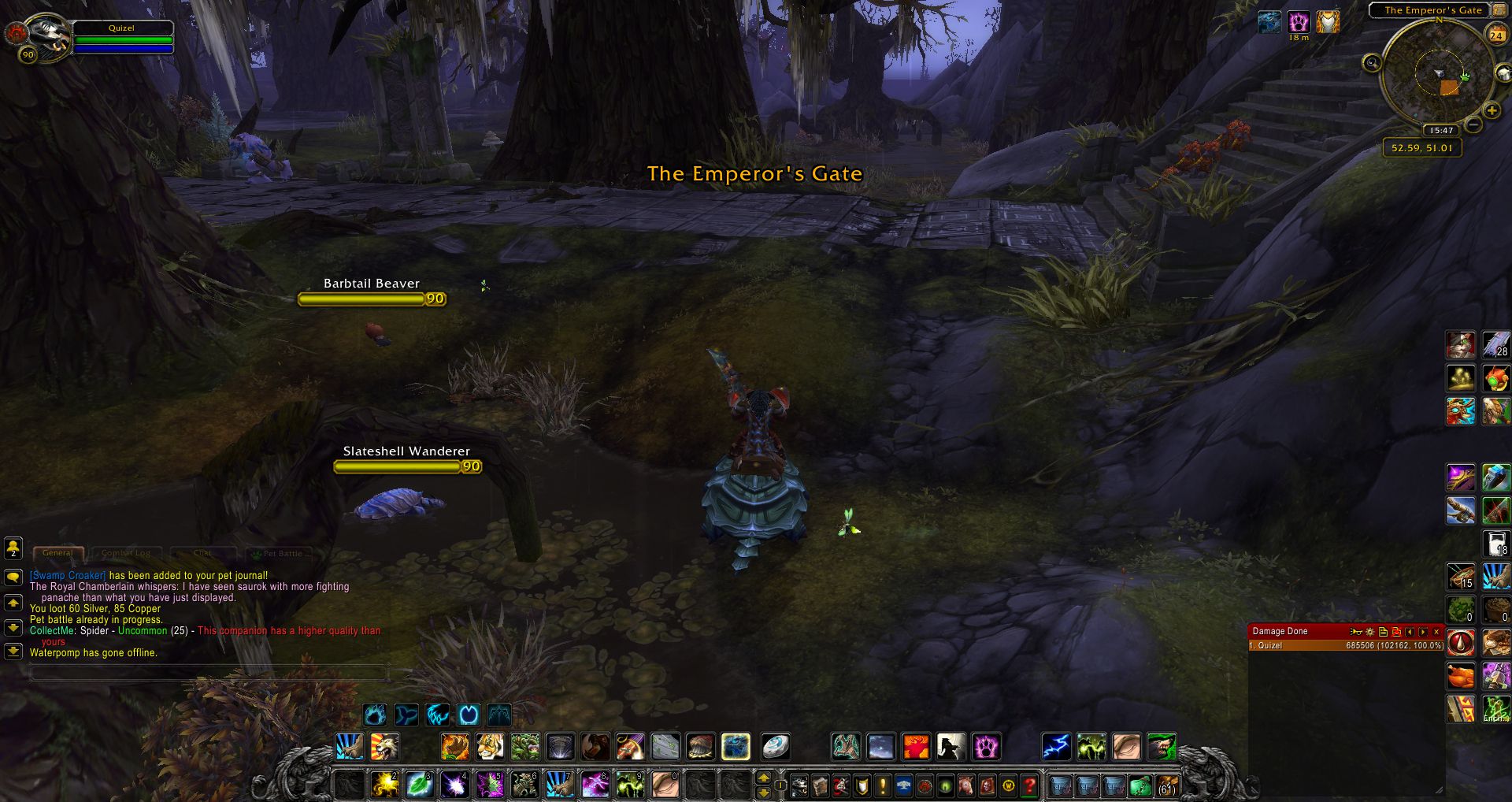Use the roasted chicken food item
Viewport: 1512px width, 802px height.
[1461, 675]
